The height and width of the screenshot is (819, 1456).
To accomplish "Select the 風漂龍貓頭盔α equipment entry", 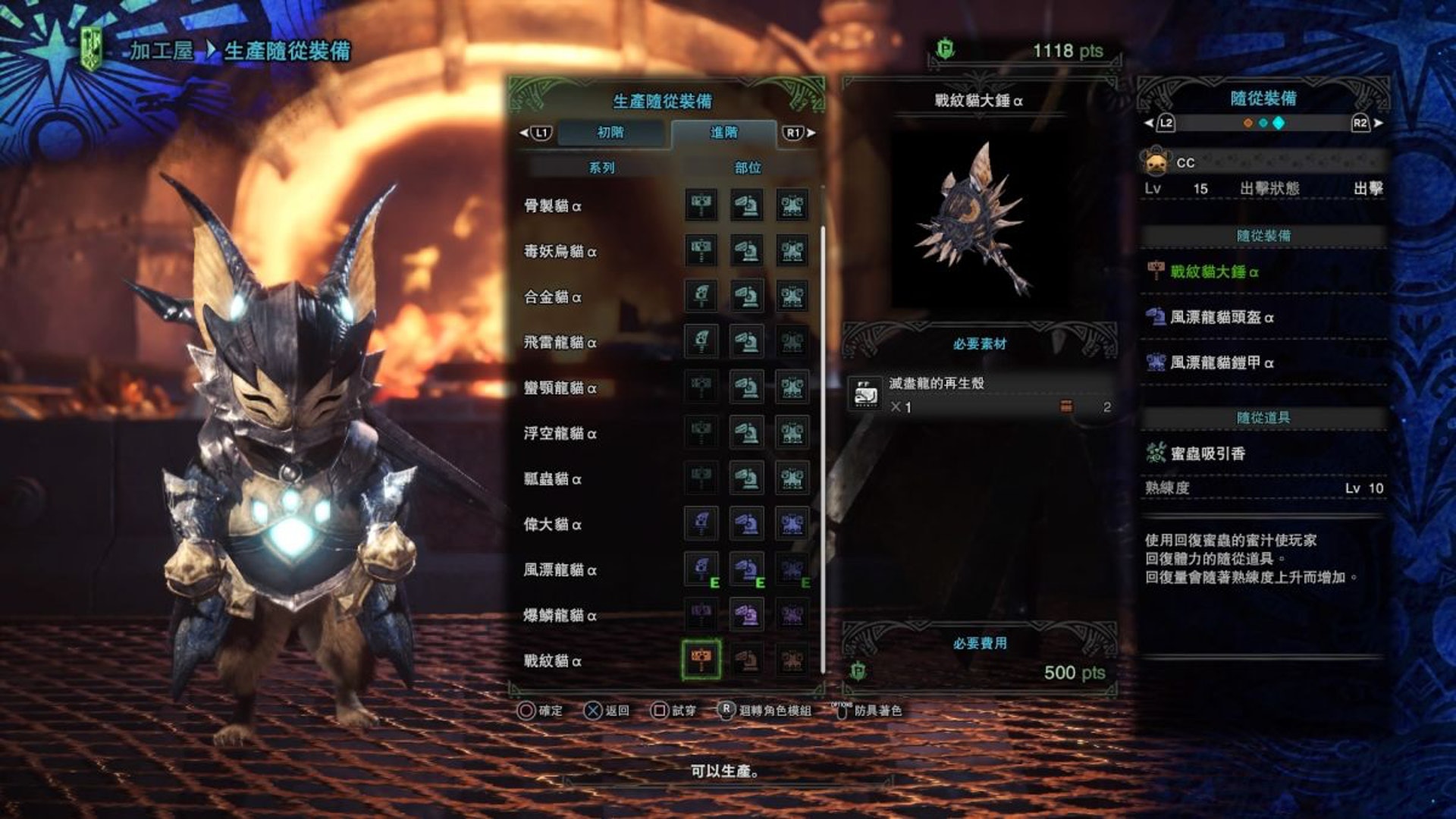I will (x=1221, y=317).
